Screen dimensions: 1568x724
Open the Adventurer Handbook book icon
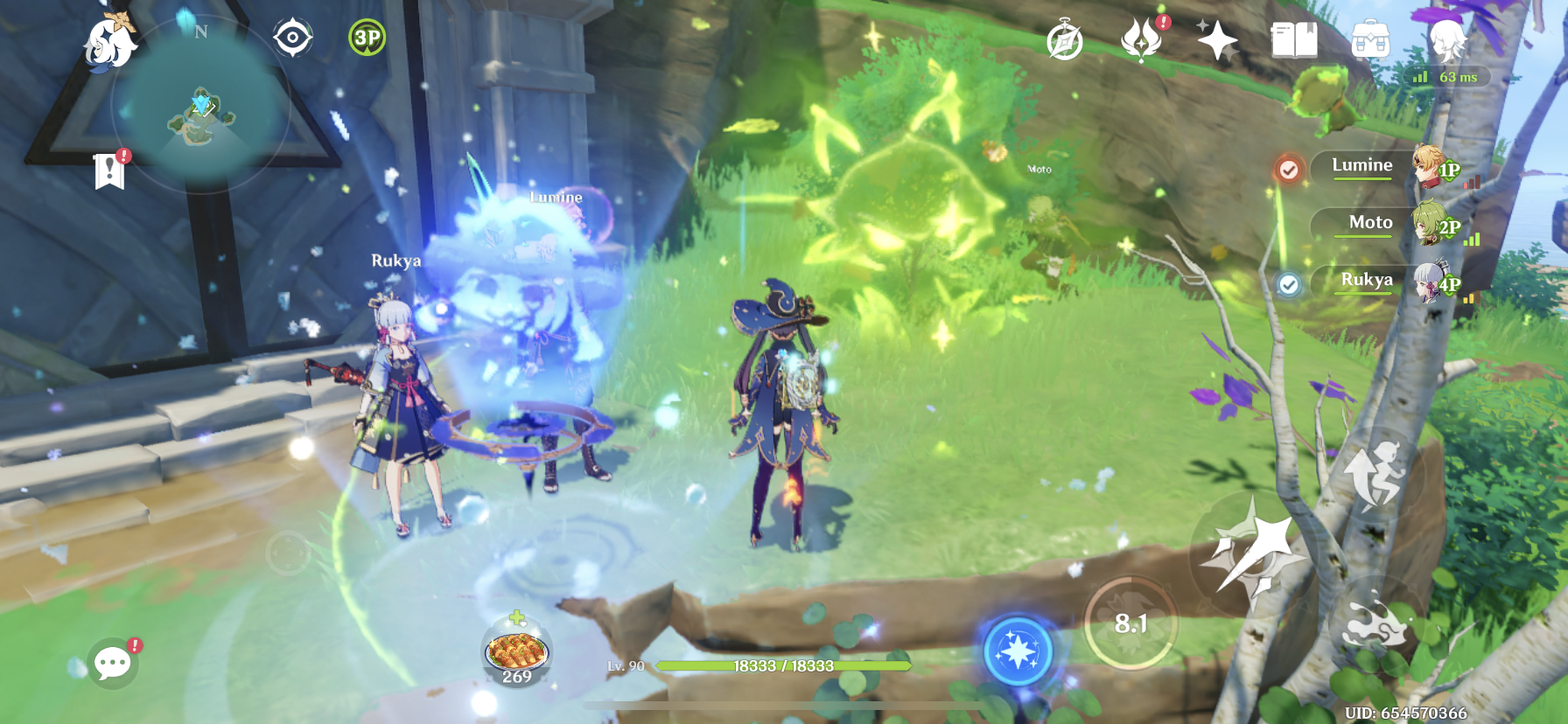coord(1297,38)
